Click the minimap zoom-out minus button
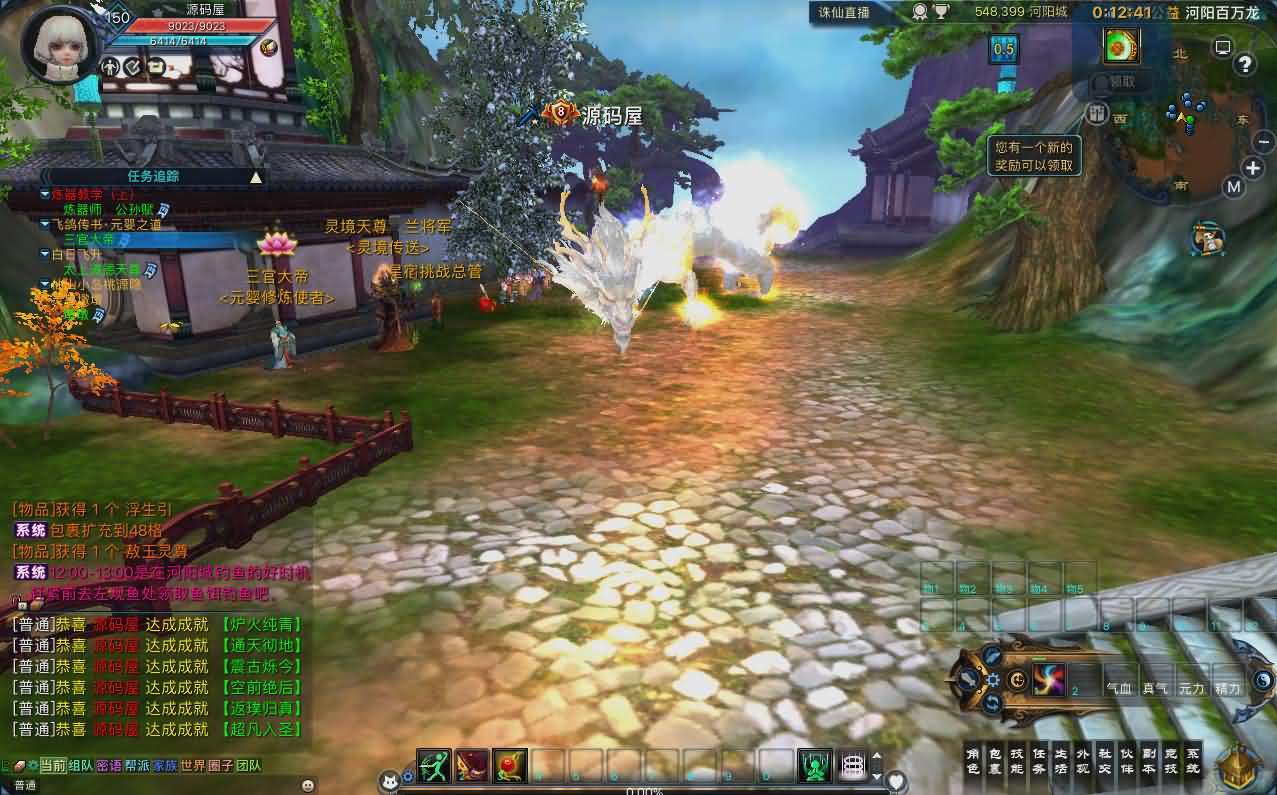Image resolution: width=1277 pixels, height=795 pixels. pyautogui.click(x=1263, y=142)
